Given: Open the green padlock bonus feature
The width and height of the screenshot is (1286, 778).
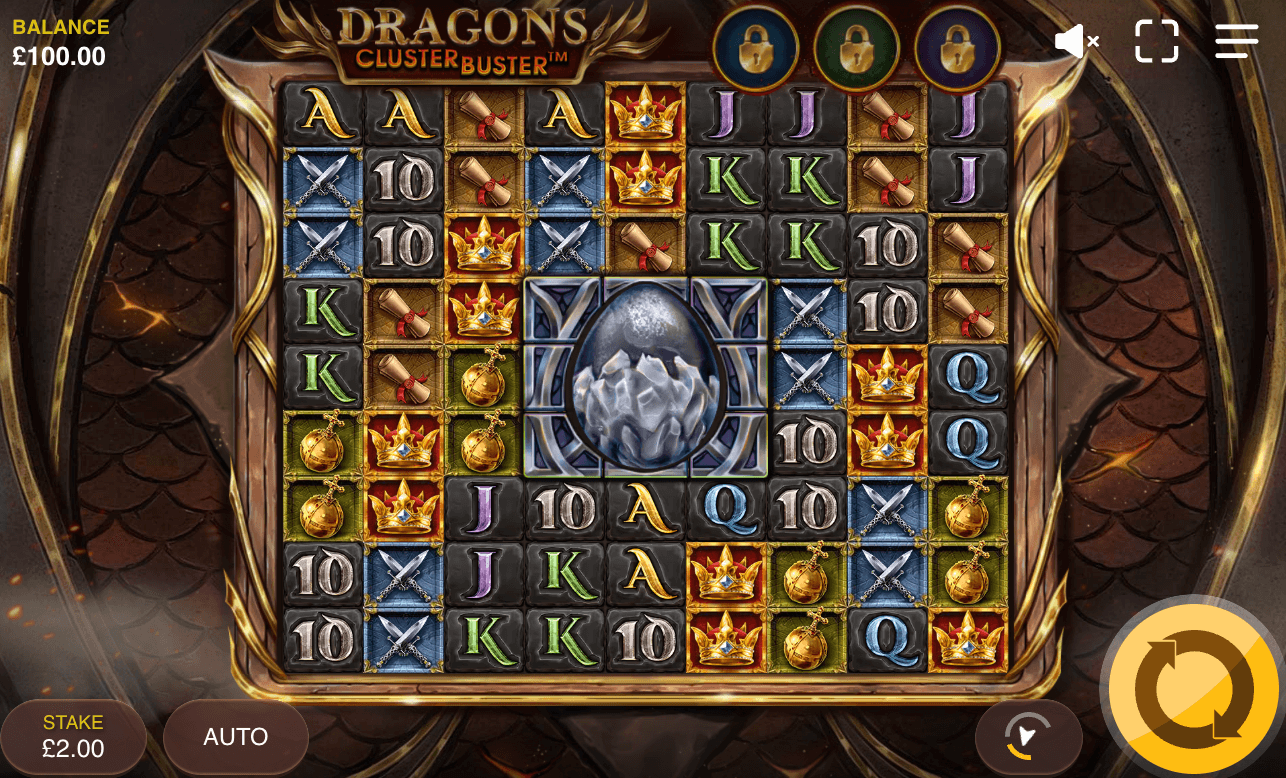Looking at the screenshot, I should pyautogui.click(x=856, y=46).
